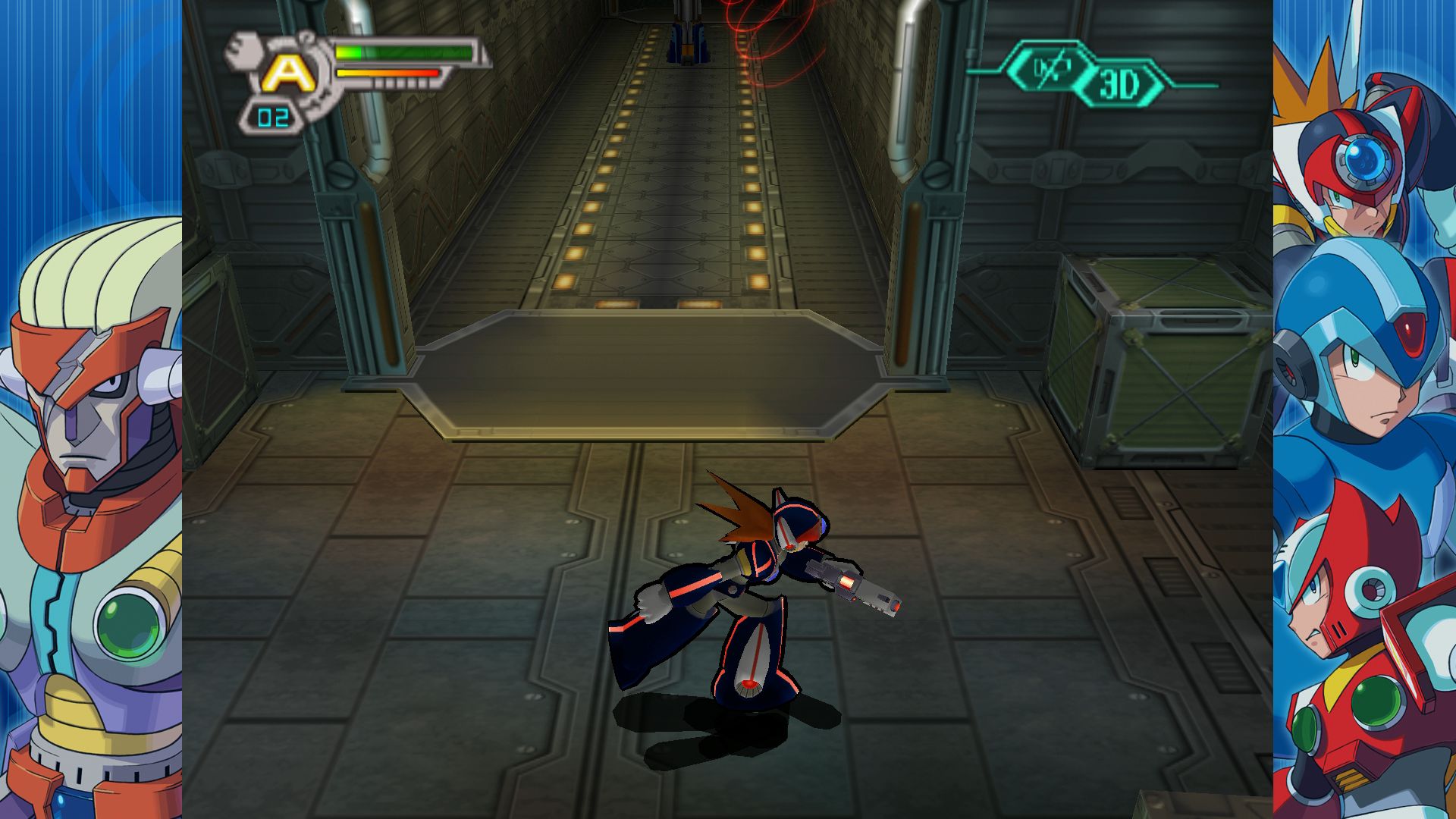Open the green supply crate
Image resolution: width=1456 pixels, height=819 pixels.
pos(1160,364)
